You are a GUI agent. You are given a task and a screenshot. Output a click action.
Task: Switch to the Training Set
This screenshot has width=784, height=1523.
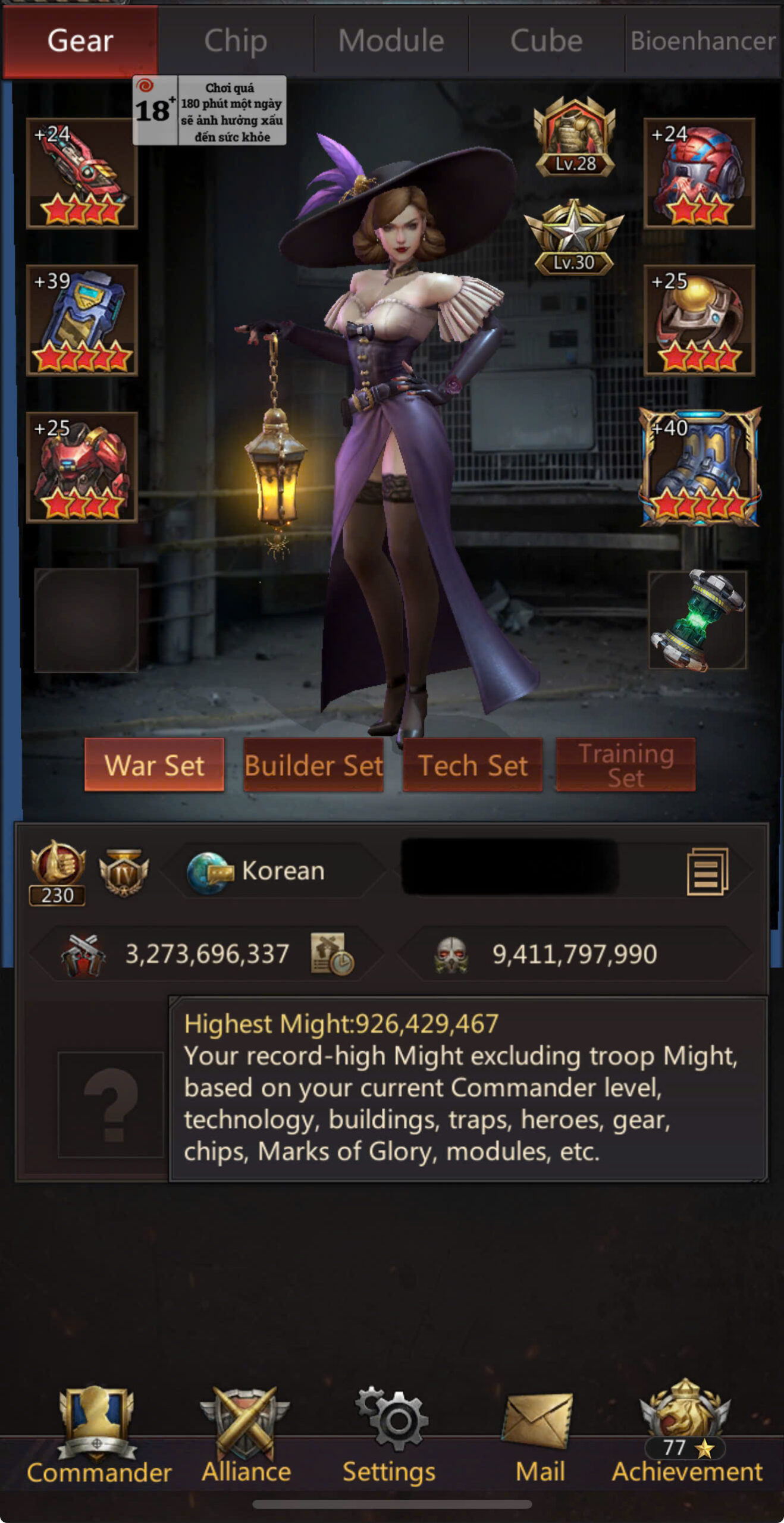[x=626, y=765]
